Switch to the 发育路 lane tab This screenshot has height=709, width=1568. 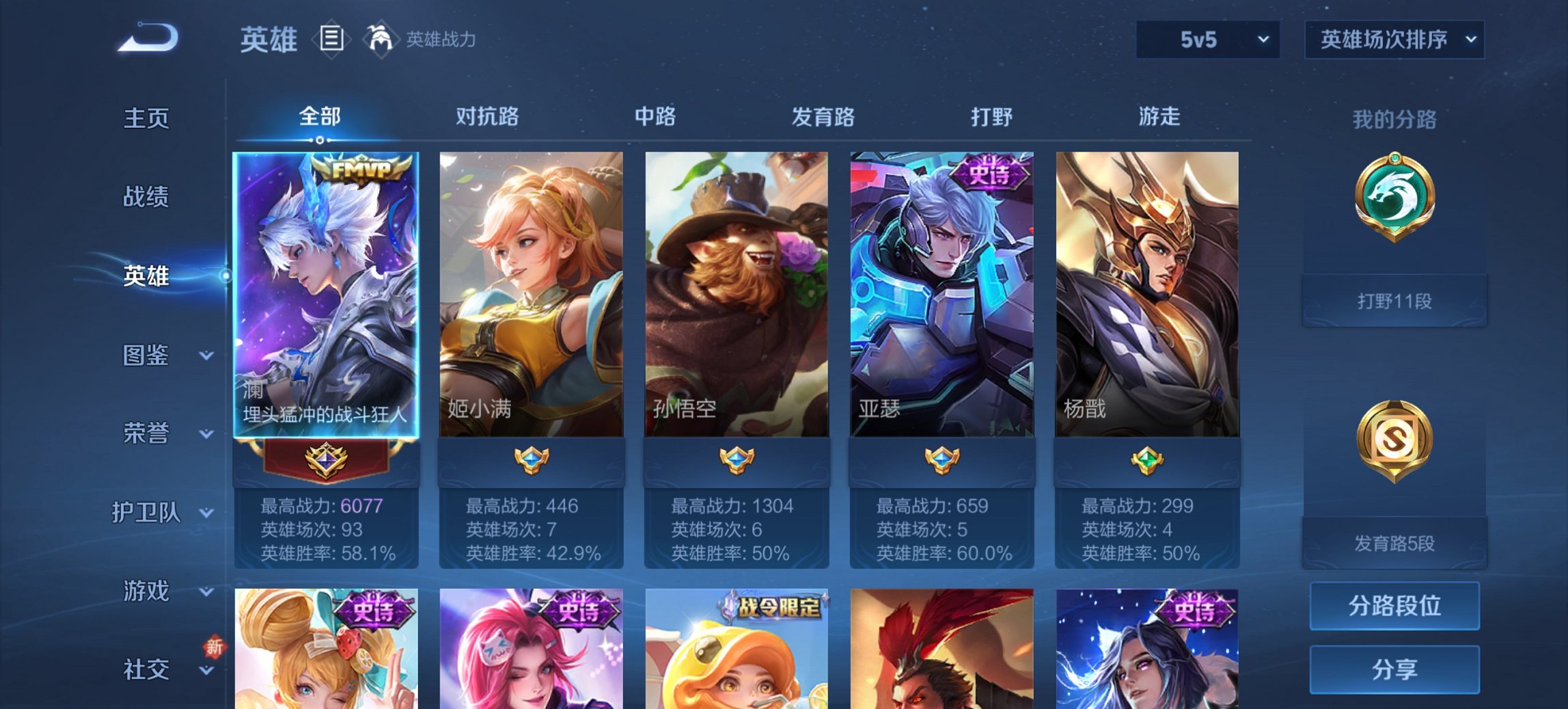coord(823,117)
